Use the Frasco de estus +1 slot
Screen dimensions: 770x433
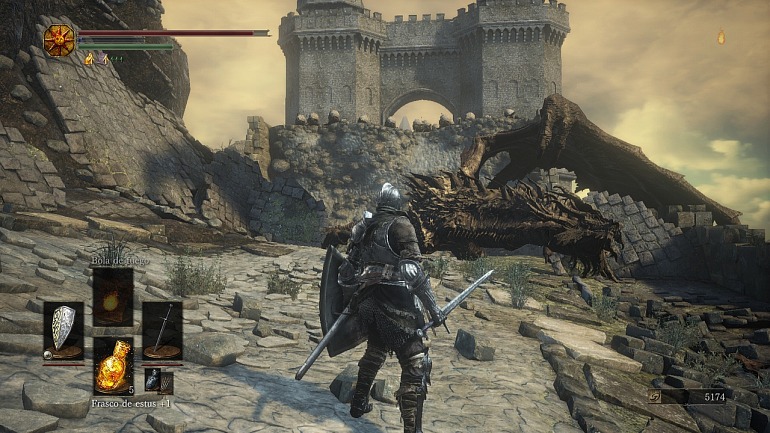pyautogui.click(x=113, y=365)
